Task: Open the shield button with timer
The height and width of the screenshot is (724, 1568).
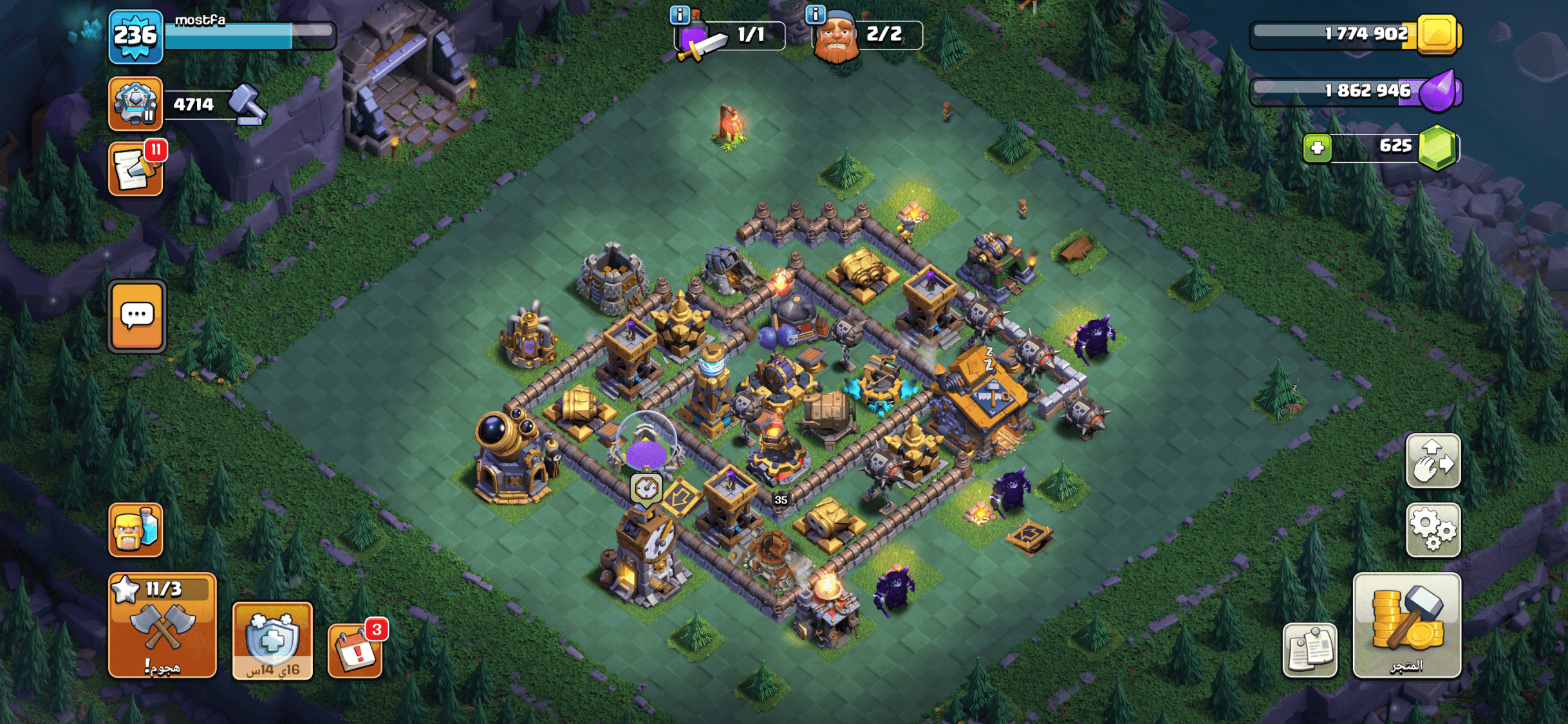Action: tap(272, 640)
